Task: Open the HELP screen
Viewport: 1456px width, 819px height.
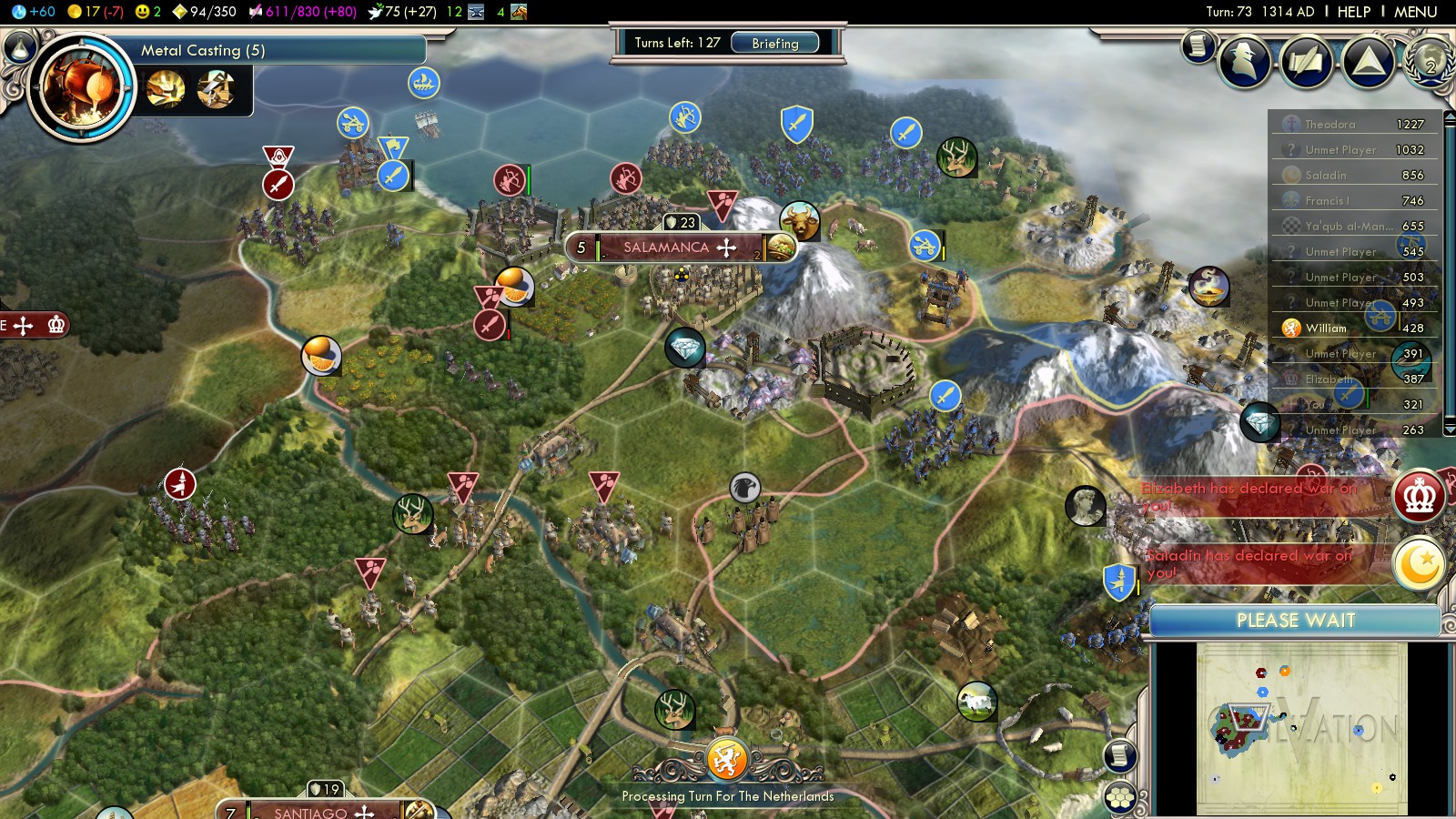Action: tap(1353, 12)
